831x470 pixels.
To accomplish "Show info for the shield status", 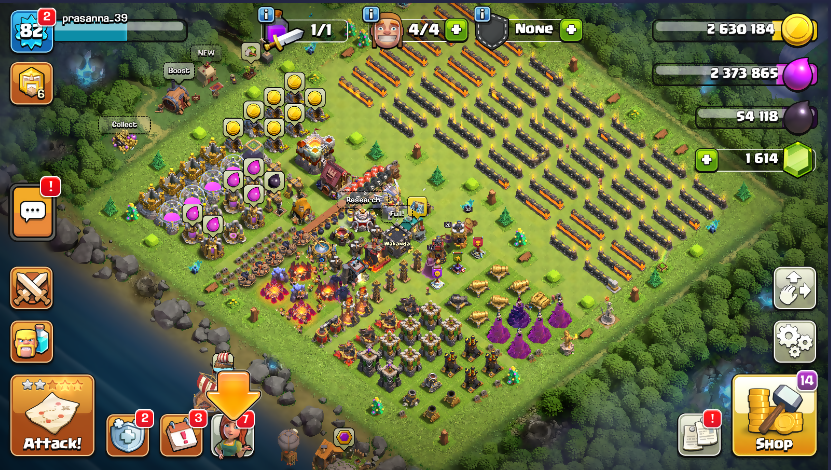I will (482, 15).
